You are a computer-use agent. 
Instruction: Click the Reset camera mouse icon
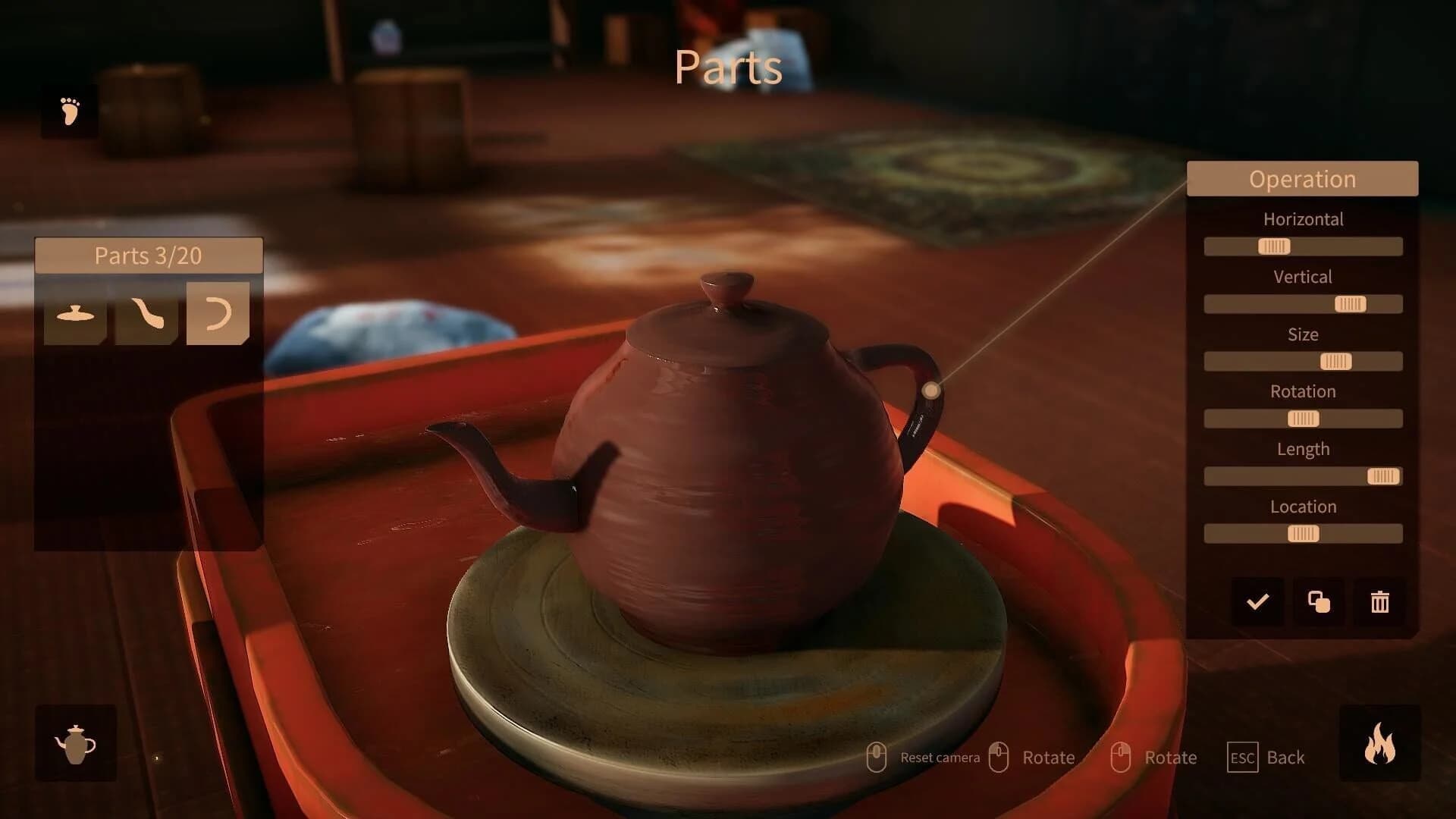(878, 756)
